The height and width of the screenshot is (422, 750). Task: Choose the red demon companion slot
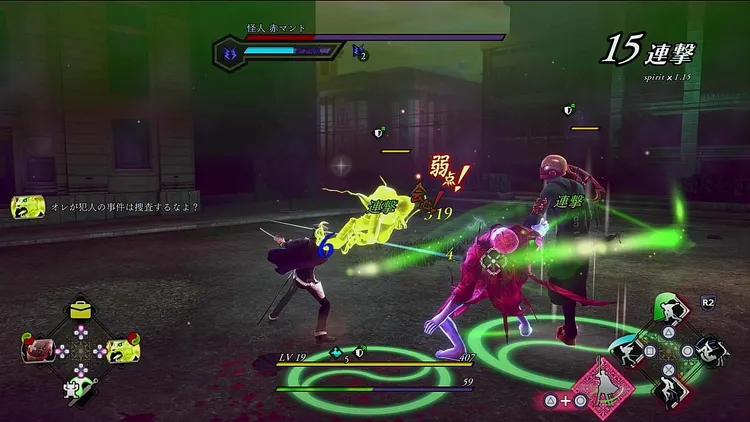tap(37, 350)
